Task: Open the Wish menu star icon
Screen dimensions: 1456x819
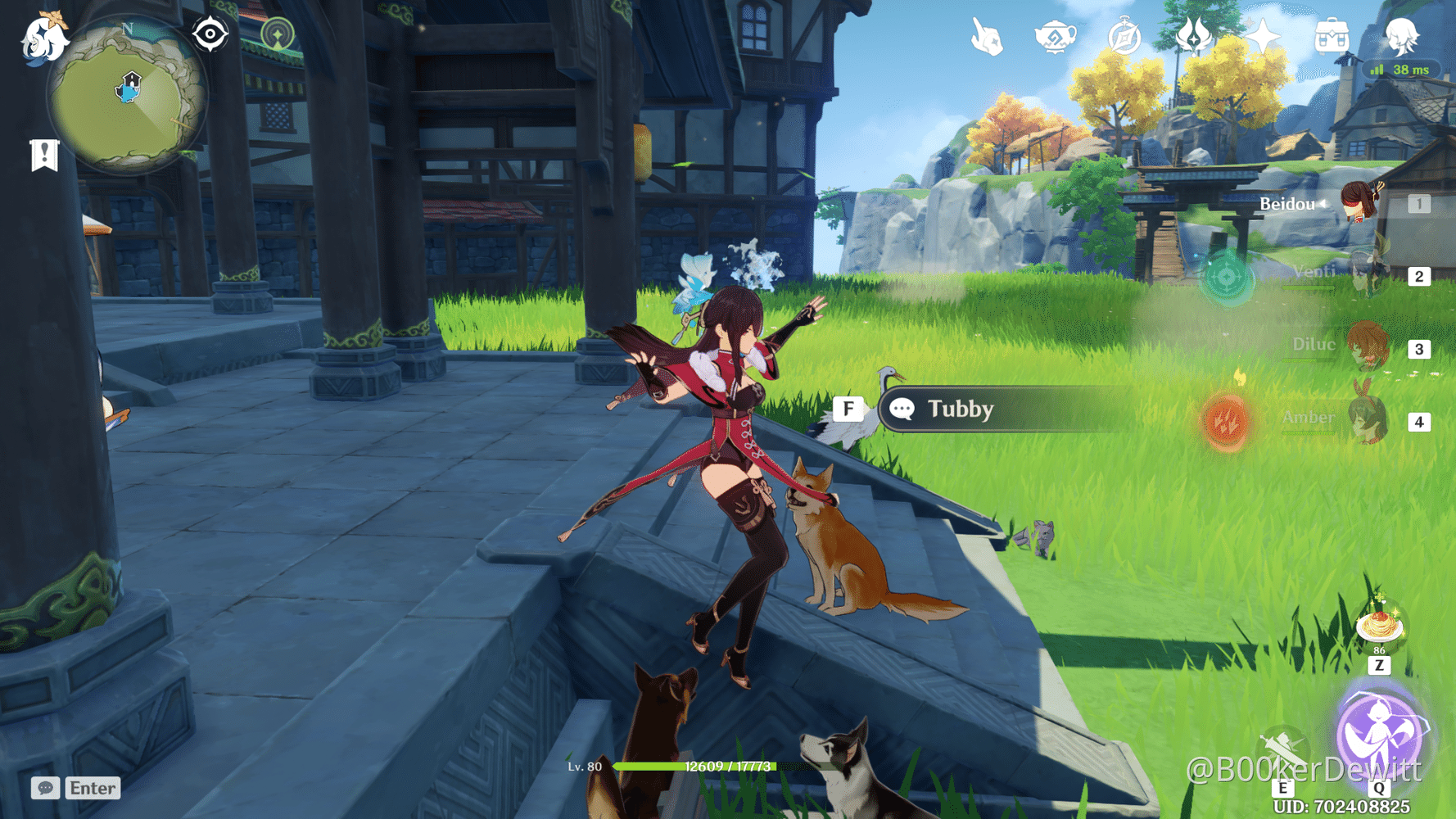Action: (x=1262, y=35)
